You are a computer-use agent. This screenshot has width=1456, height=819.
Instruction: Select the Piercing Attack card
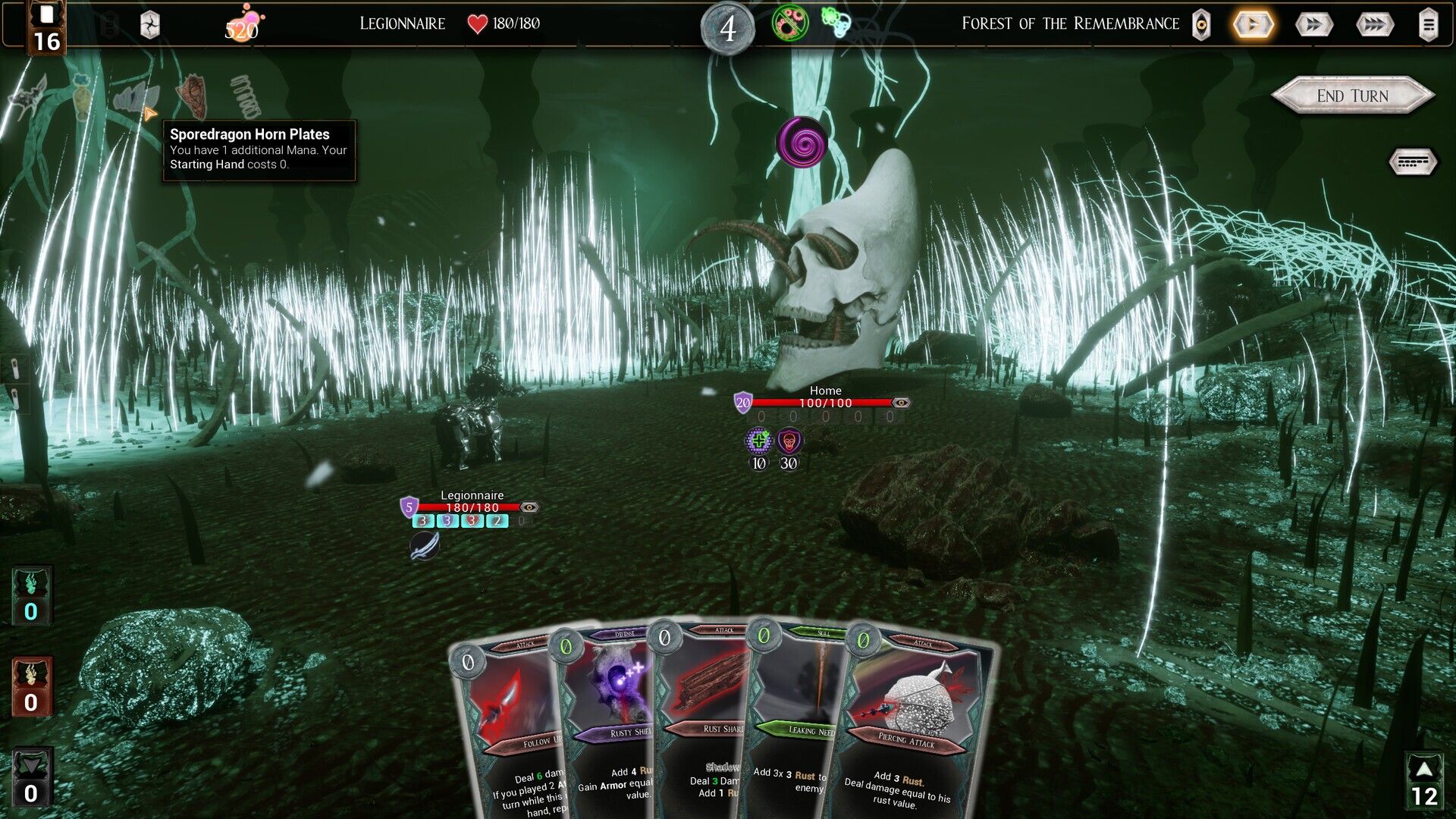click(910, 728)
